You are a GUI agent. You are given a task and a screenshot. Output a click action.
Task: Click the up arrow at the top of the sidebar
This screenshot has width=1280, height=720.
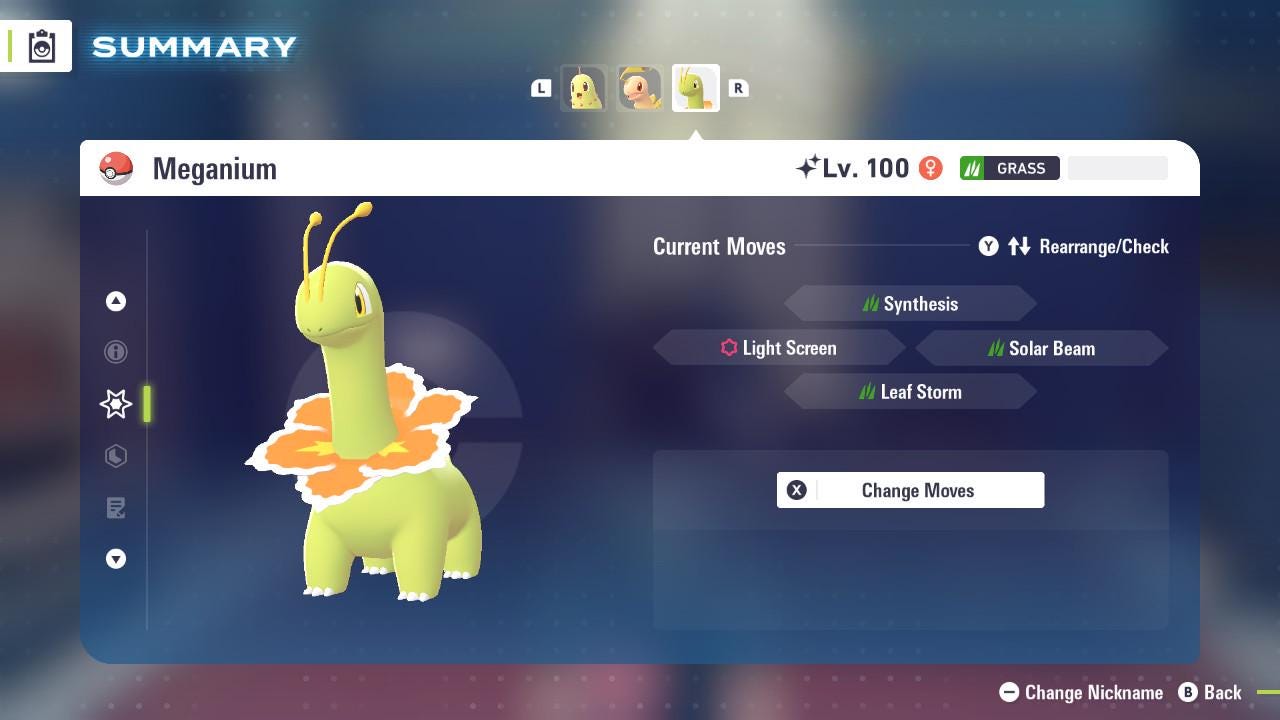click(x=115, y=301)
